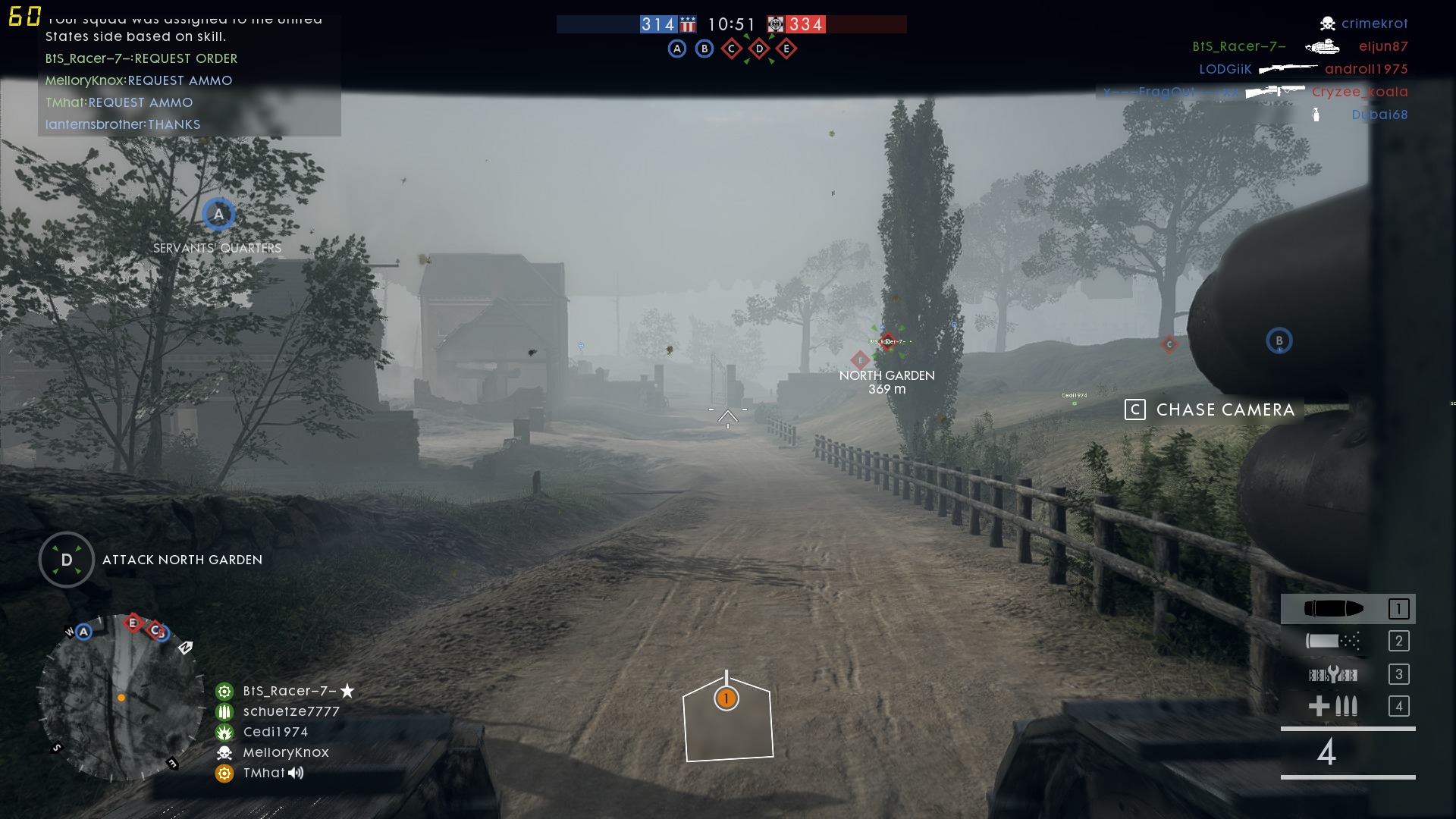Select objective B flag at top center
The height and width of the screenshot is (819, 1456).
[x=704, y=49]
